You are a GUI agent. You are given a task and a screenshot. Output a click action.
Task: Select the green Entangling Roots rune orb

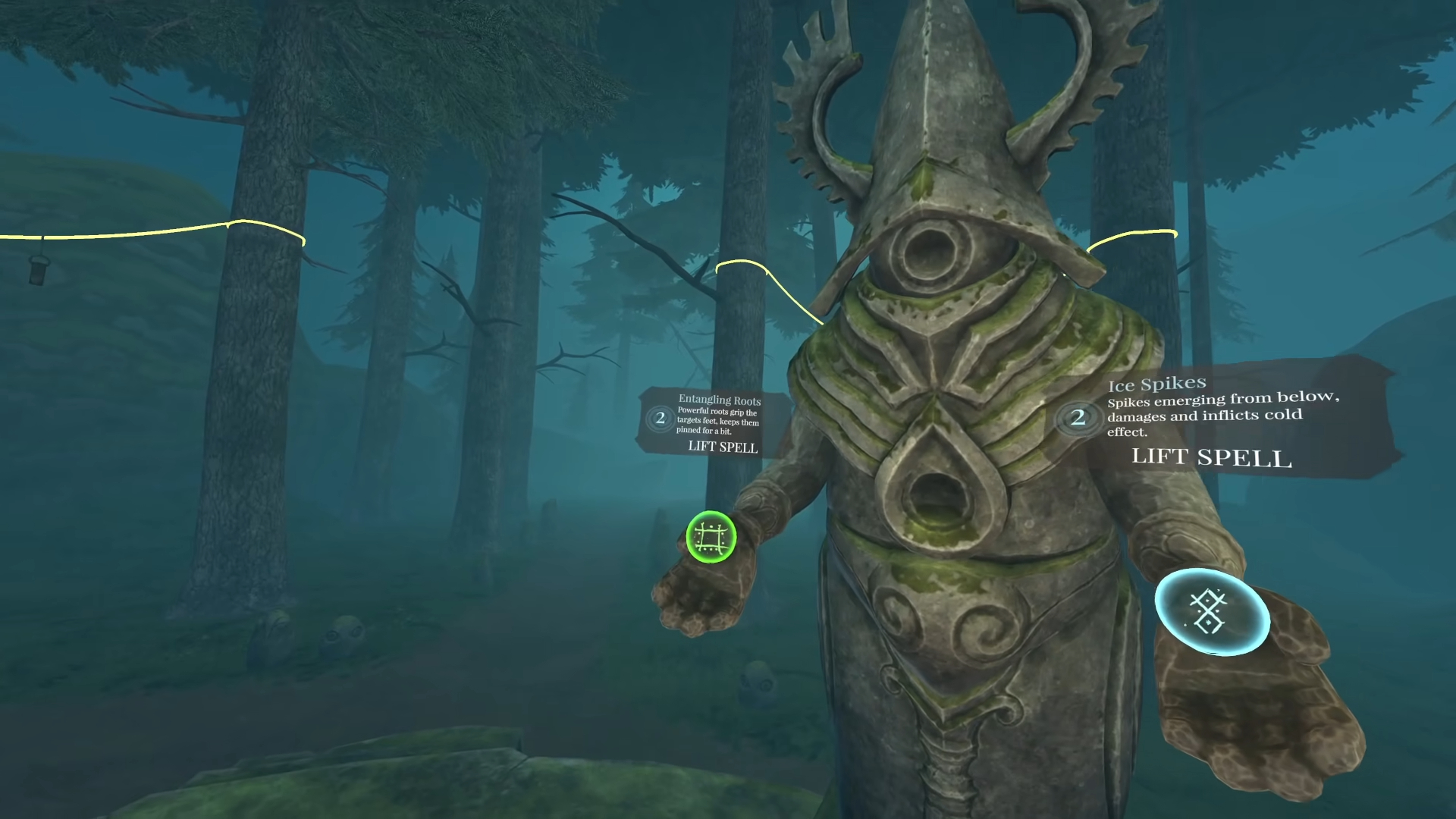[x=711, y=537]
